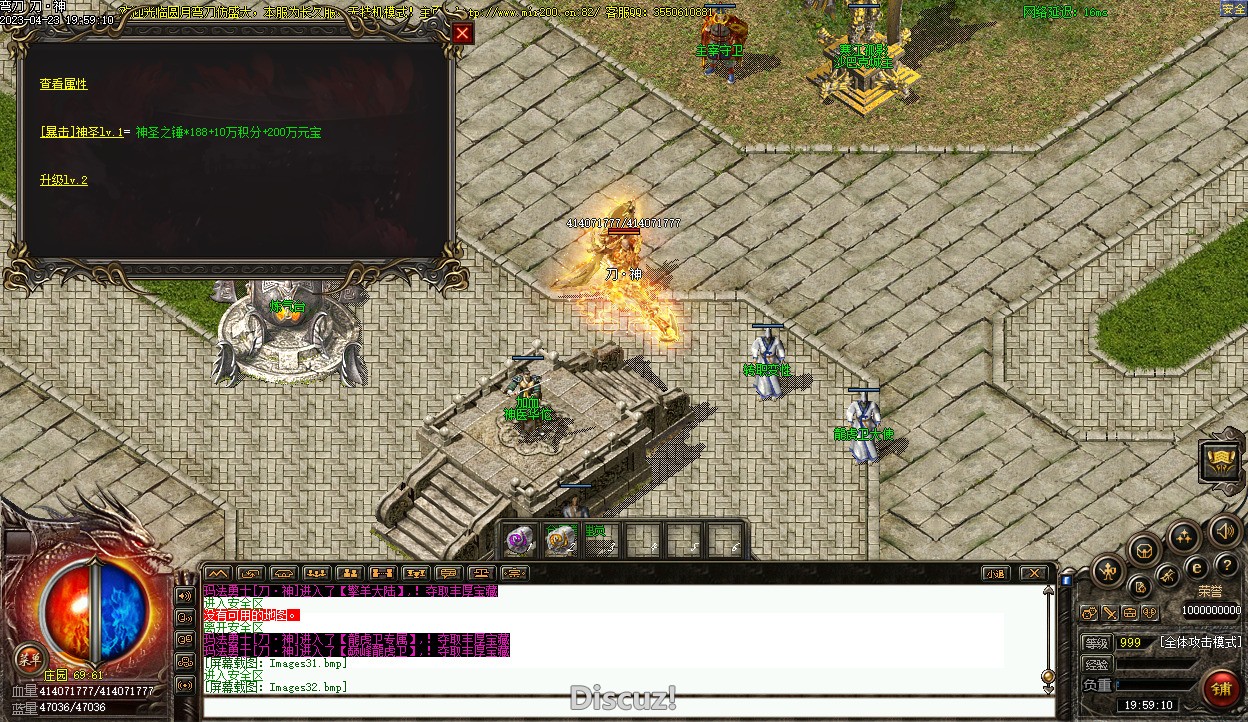
Task: Open the golden emblem side button
Action: [1222, 461]
